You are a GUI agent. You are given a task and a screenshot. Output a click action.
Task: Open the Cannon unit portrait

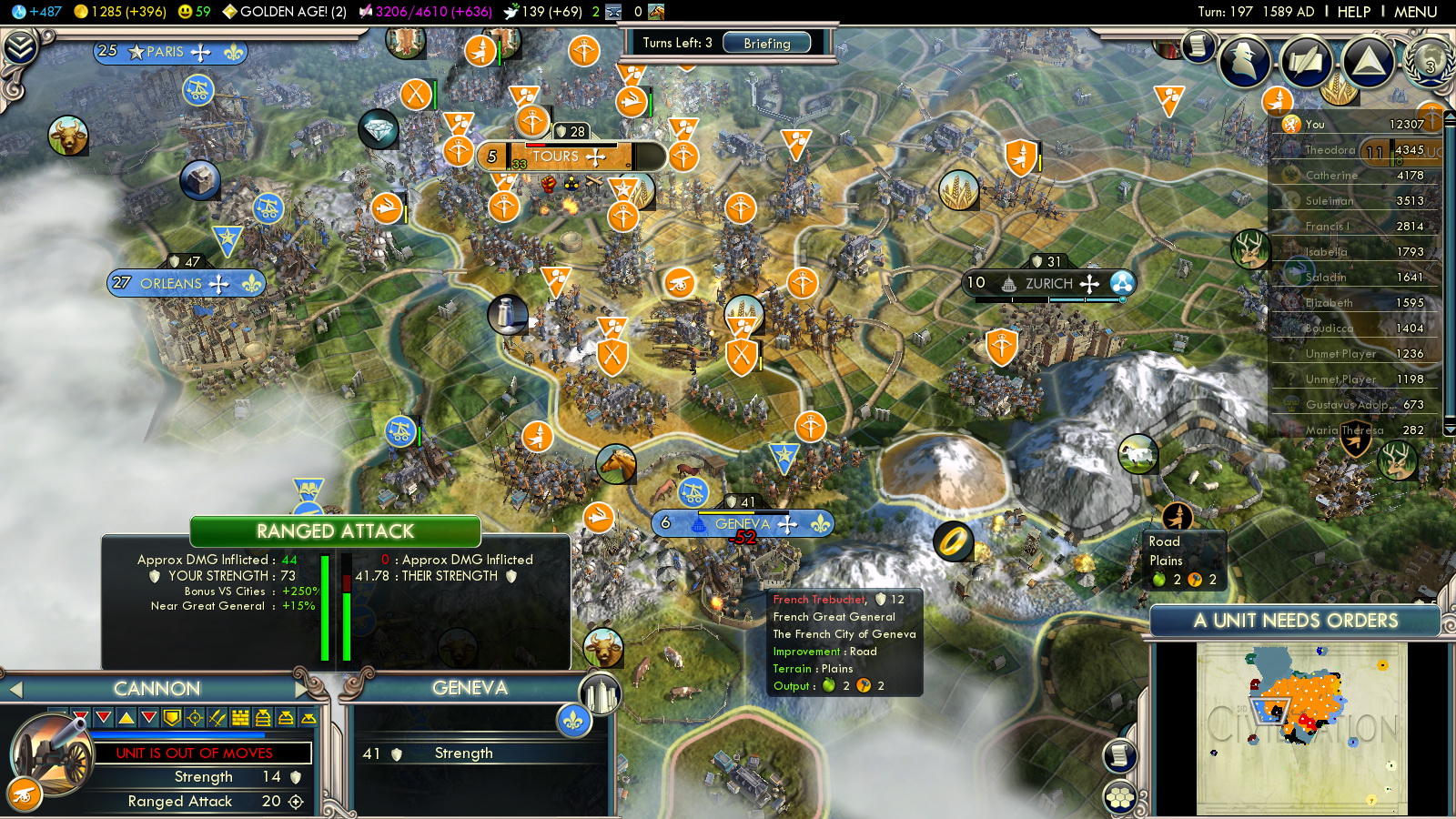click(53, 753)
